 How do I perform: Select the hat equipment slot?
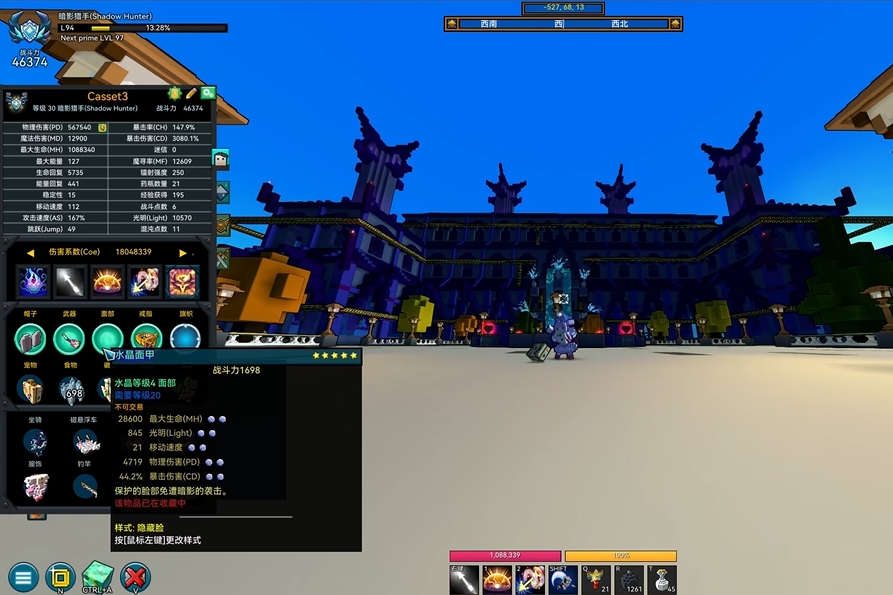point(30,338)
